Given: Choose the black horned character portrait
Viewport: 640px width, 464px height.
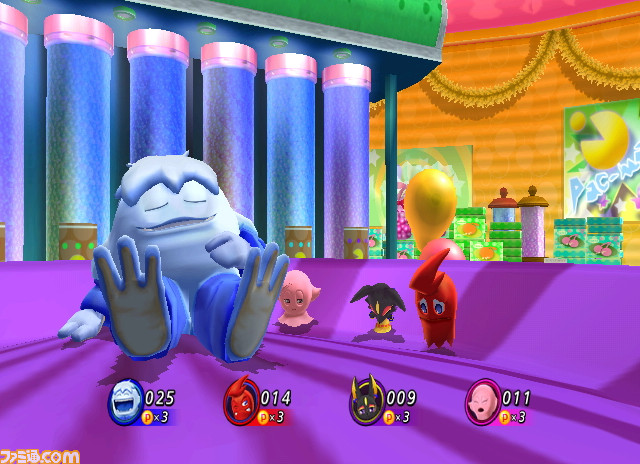Looking at the screenshot, I should point(365,404).
